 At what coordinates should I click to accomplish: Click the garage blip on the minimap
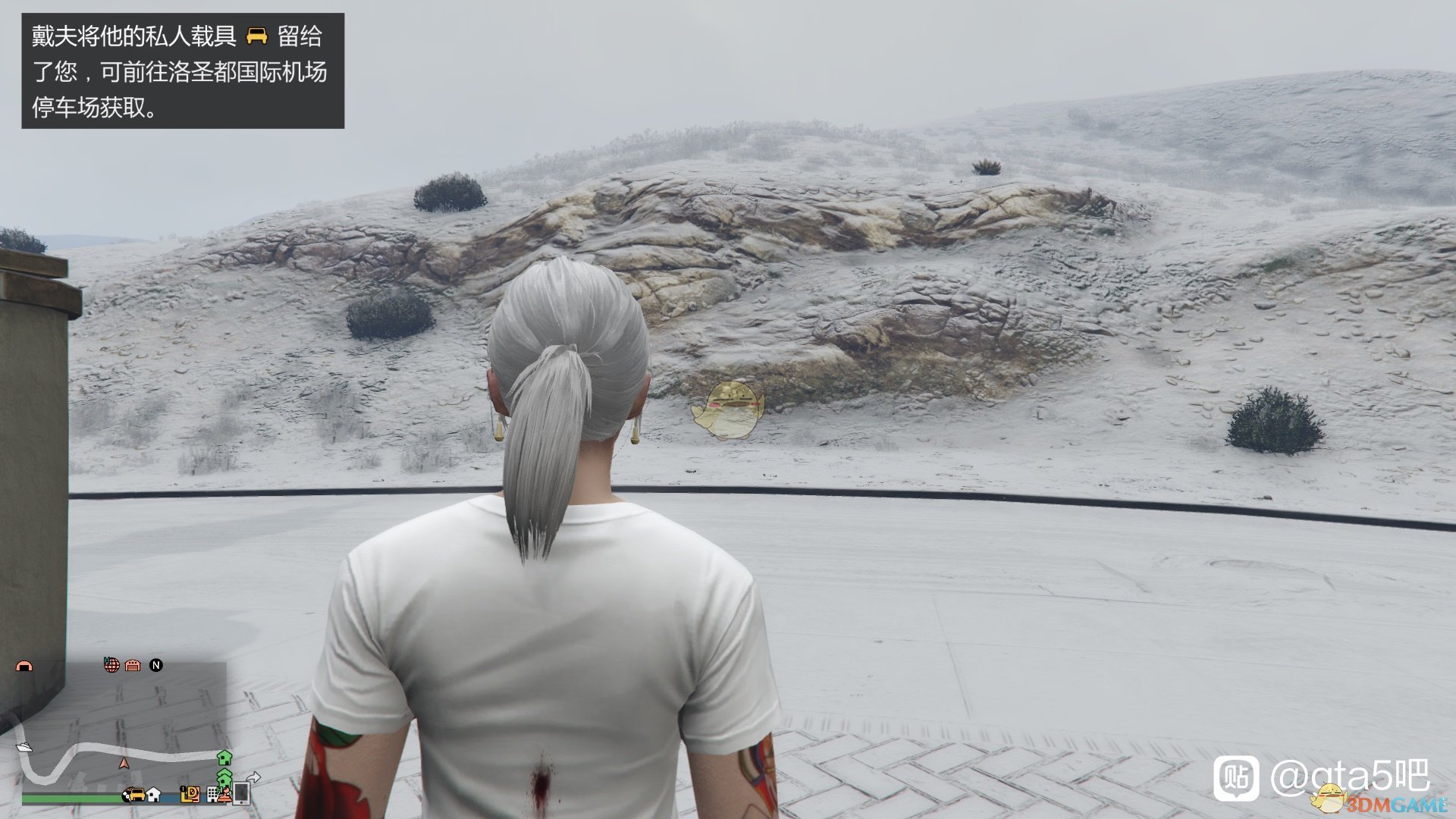133,666
